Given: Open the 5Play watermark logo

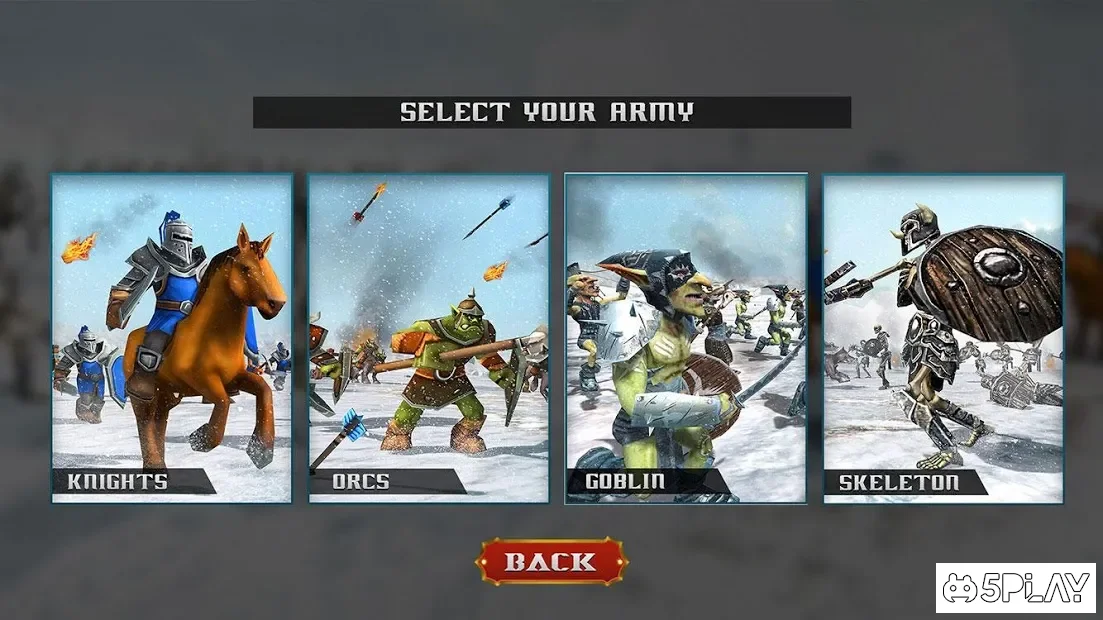Looking at the screenshot, I should (x=1015, y=588).
